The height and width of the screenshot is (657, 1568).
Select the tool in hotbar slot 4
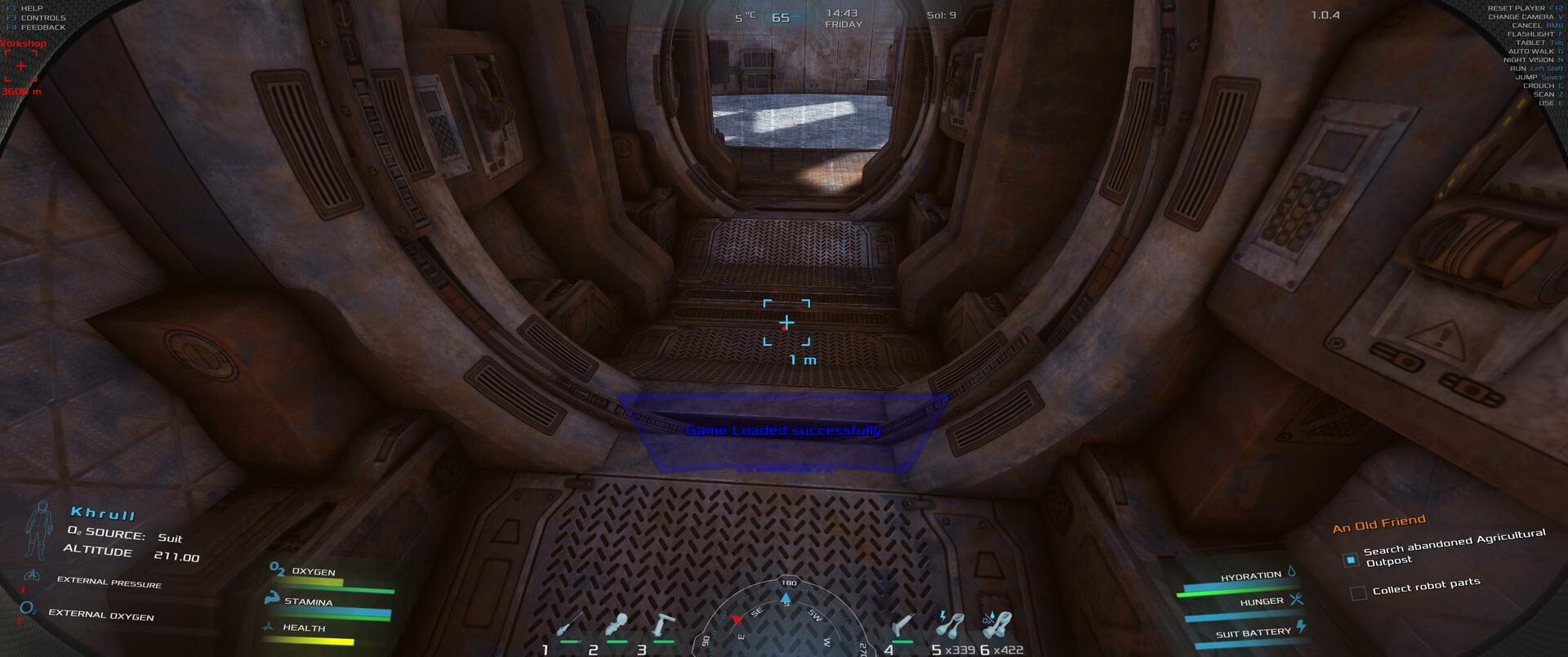tap(902, 626)
